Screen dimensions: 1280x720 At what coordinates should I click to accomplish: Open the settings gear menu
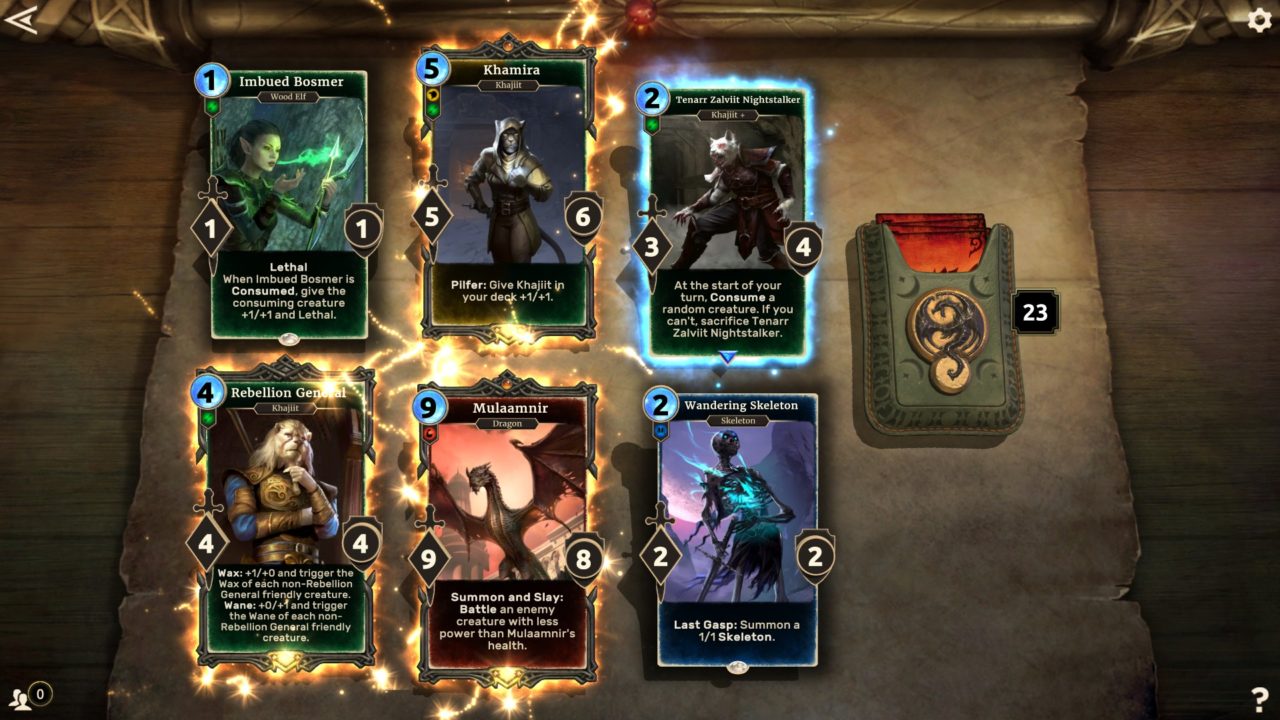1259,19
